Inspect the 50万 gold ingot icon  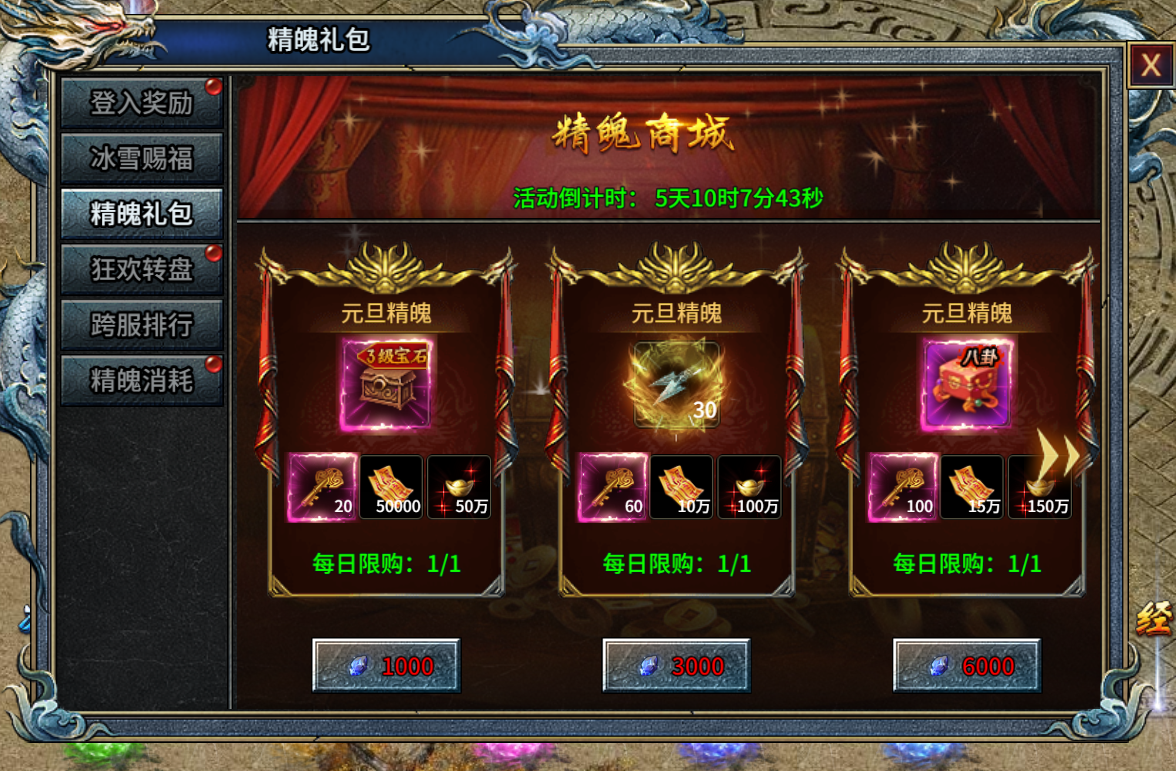tap(459, 487)
